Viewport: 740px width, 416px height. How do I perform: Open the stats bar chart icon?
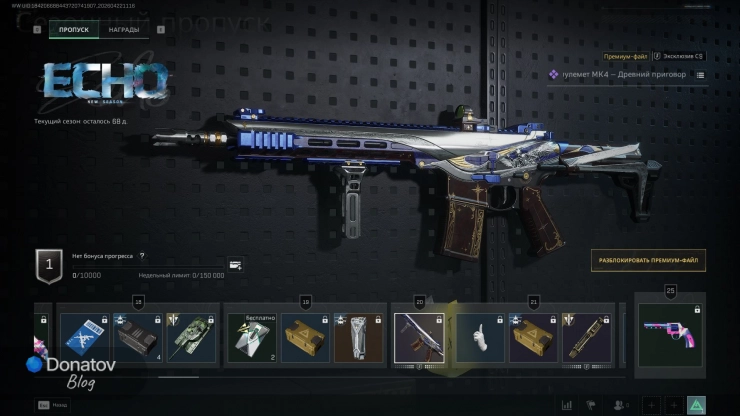pyautogui.click(x=567, y=405)
